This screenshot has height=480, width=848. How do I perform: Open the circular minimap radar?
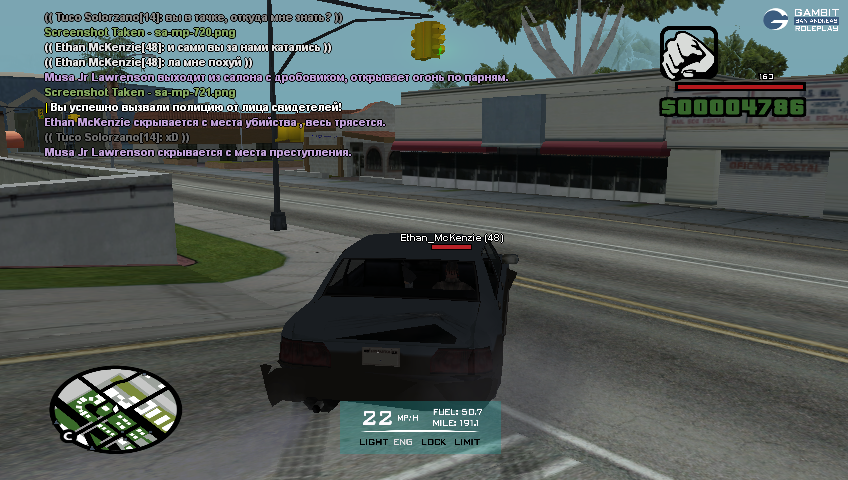click(116, 408)
